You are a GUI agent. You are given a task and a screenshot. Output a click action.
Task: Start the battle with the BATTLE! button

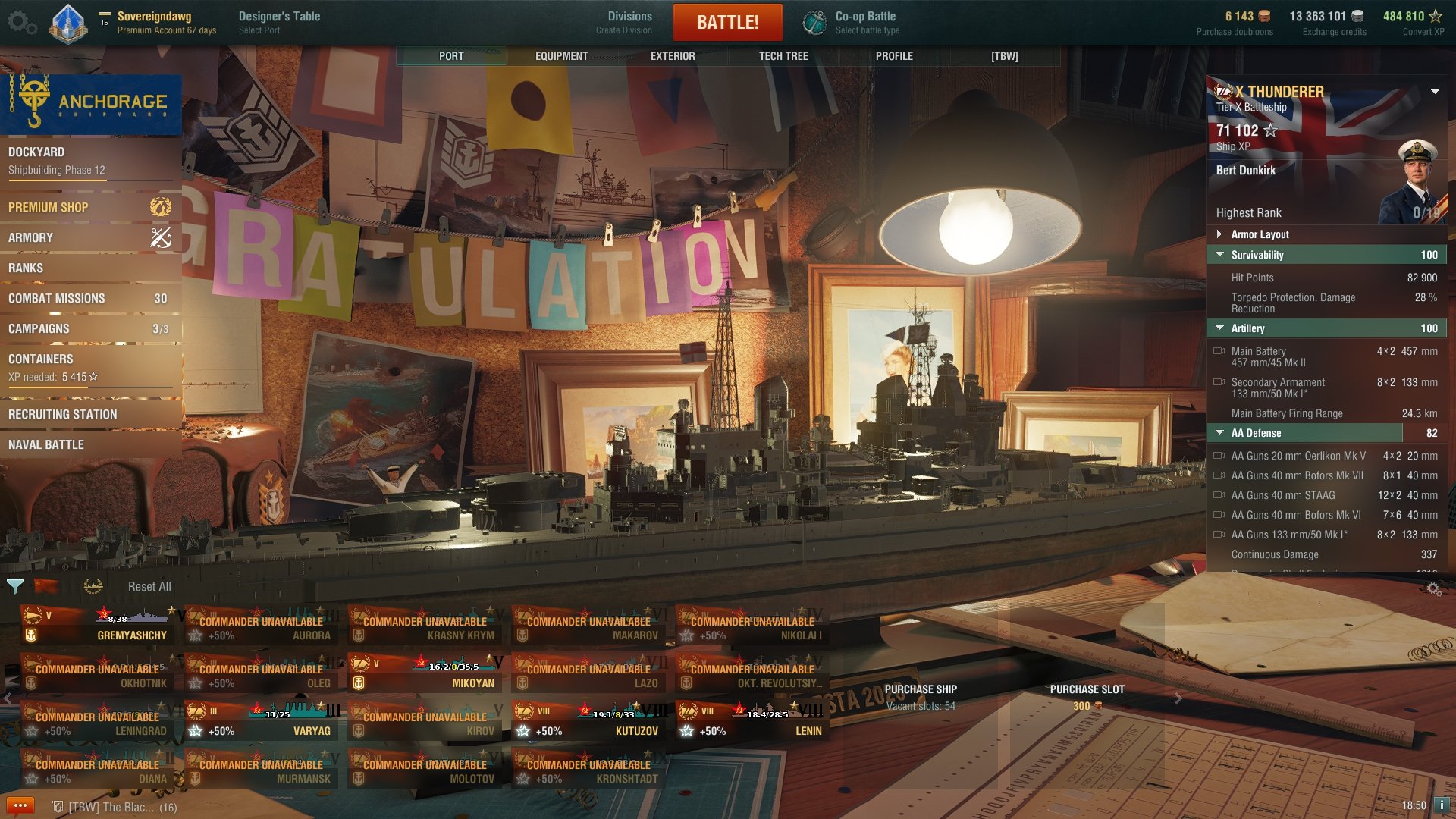tap(727, 22)
